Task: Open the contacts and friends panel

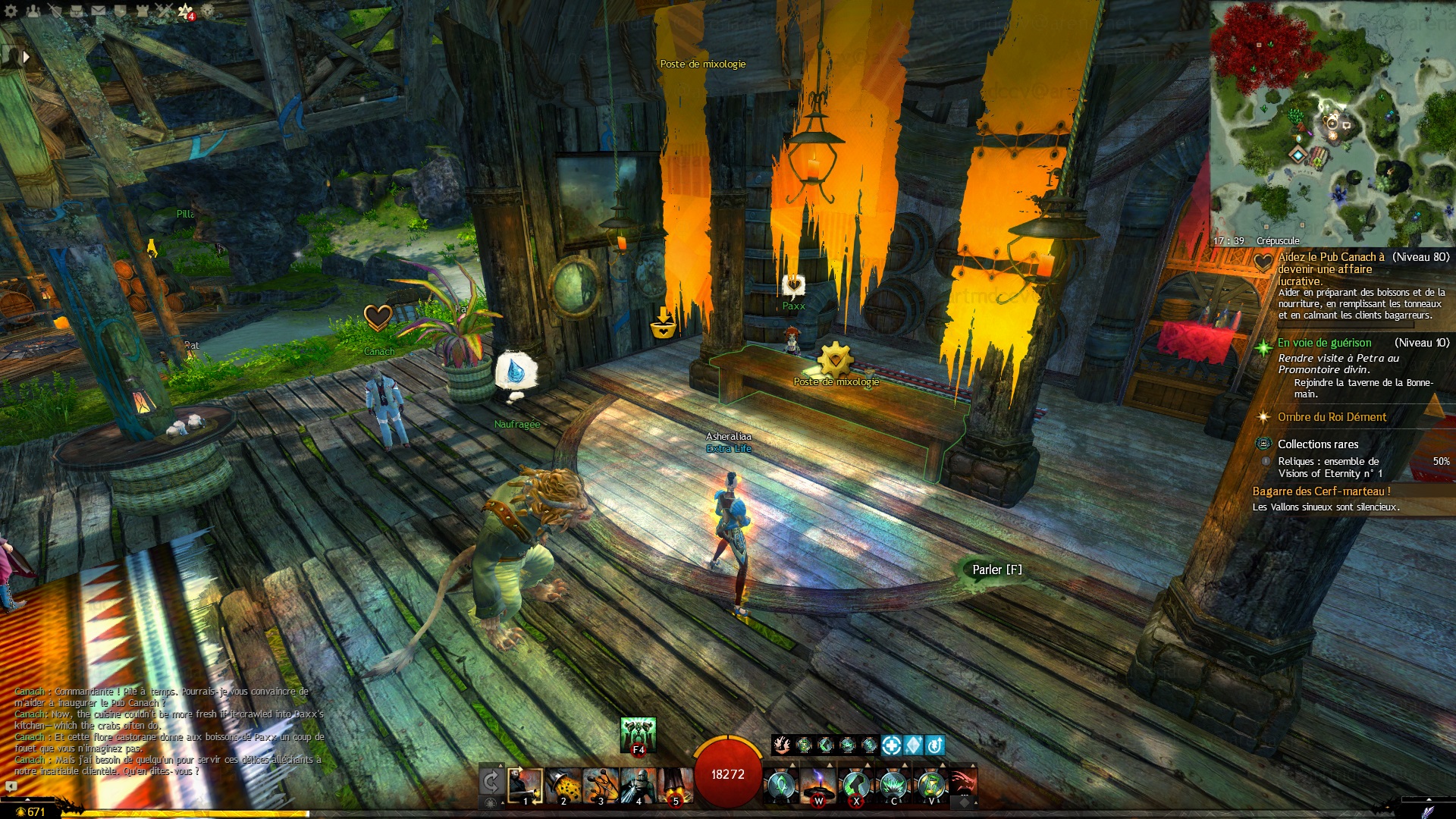Action: point(33,11)
